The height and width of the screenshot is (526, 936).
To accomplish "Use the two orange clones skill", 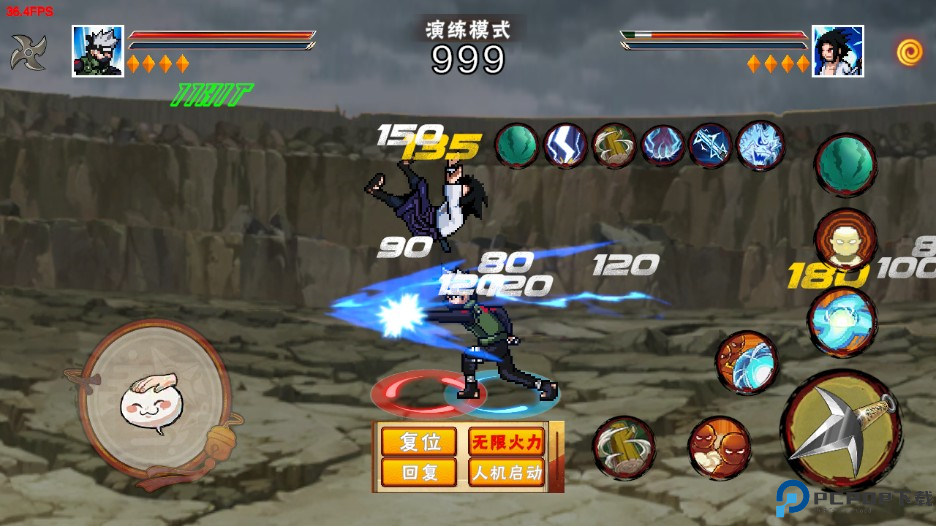I will [718, 447].
